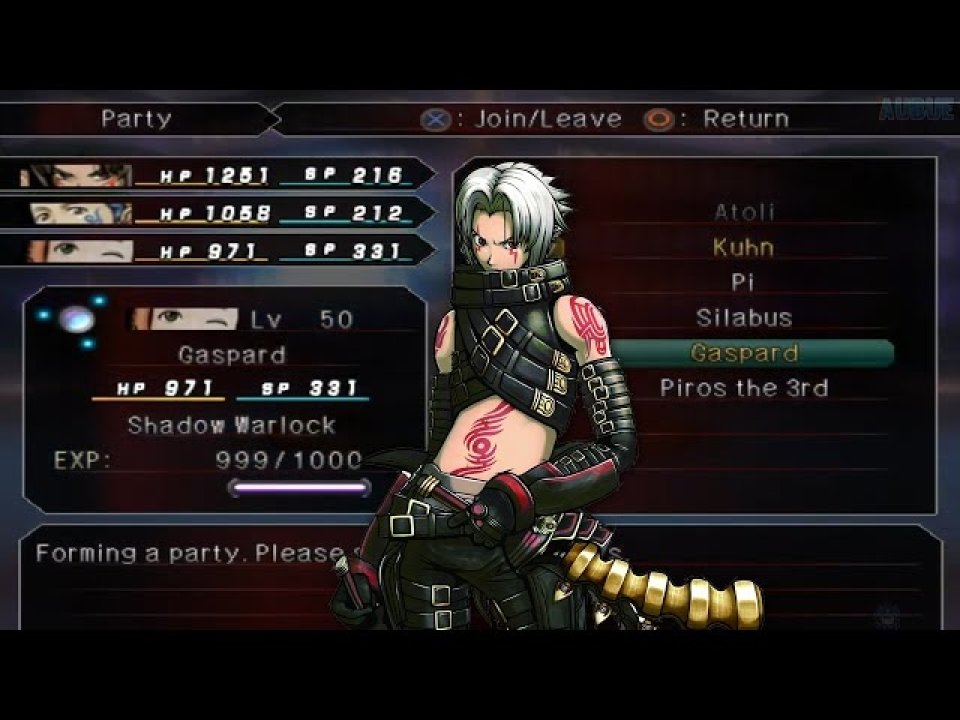Viewport: 960px width, 720px height.
Task: Select Atoli from the party list
Action: point(744,212)
